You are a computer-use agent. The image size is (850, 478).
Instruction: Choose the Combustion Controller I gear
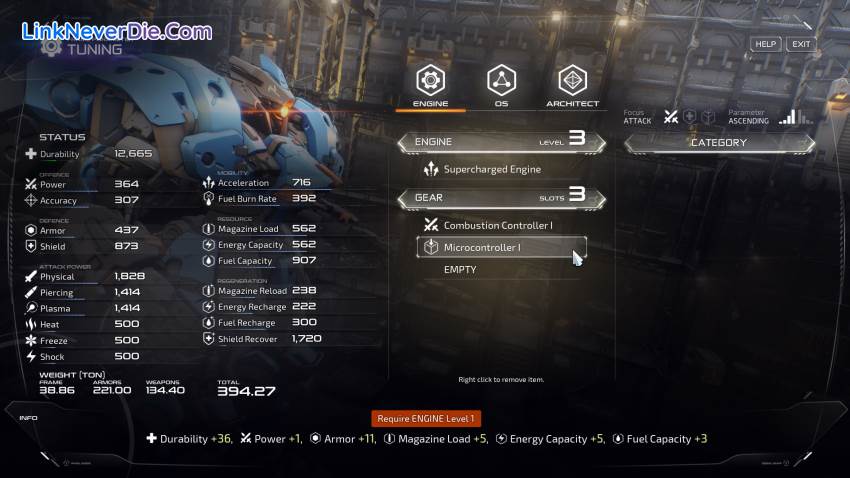coord(497,225)
